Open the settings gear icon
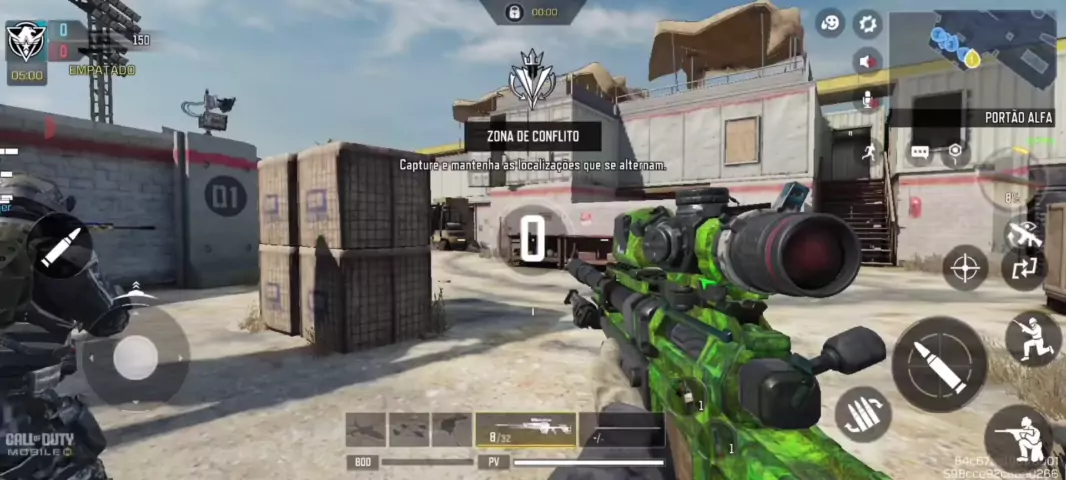The height and width of the screenshot is (480, 1066). click(x=867, y=23)
